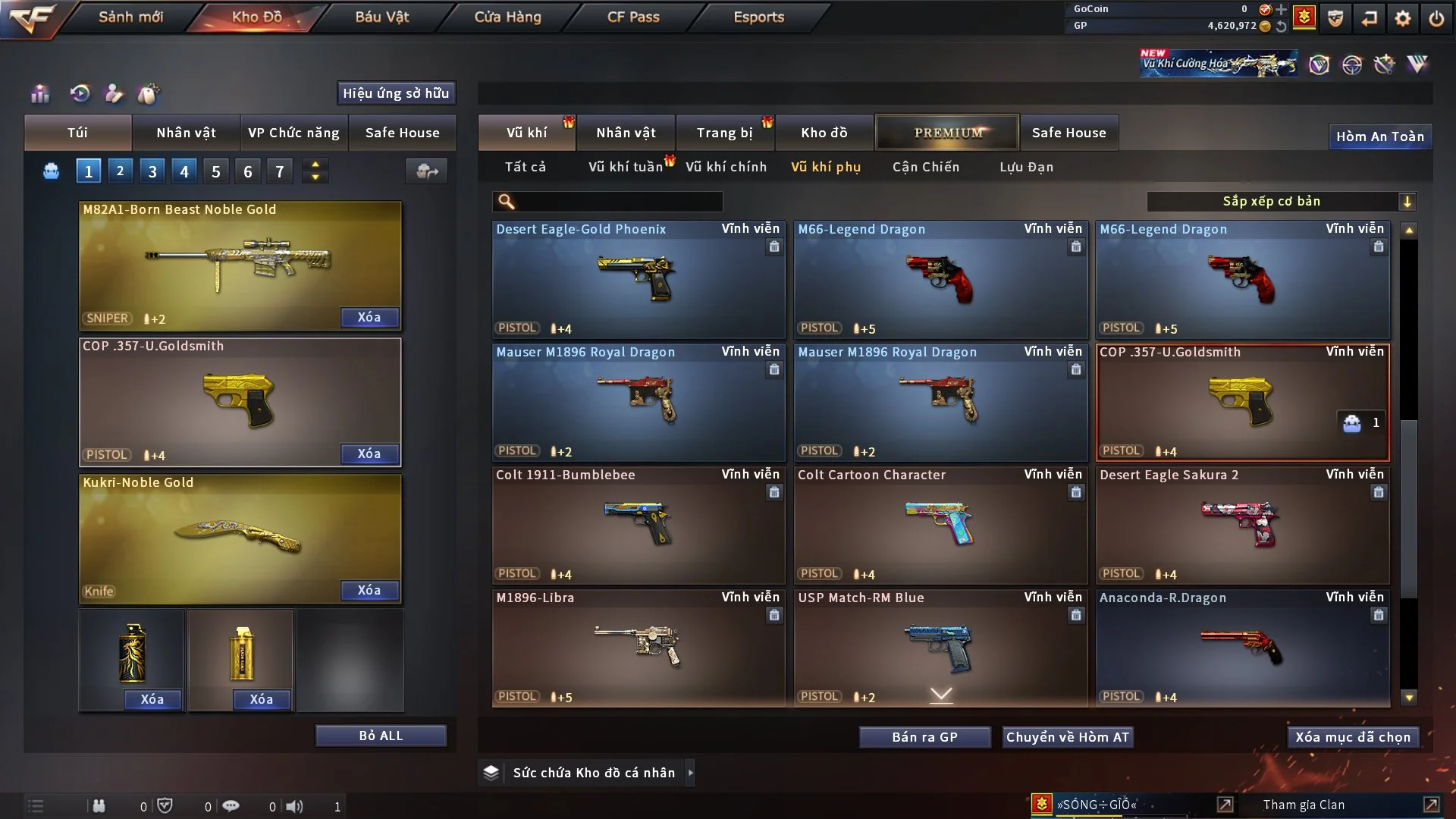
Task: Show the Cận Chiến melee weapons
Action: 925,167
